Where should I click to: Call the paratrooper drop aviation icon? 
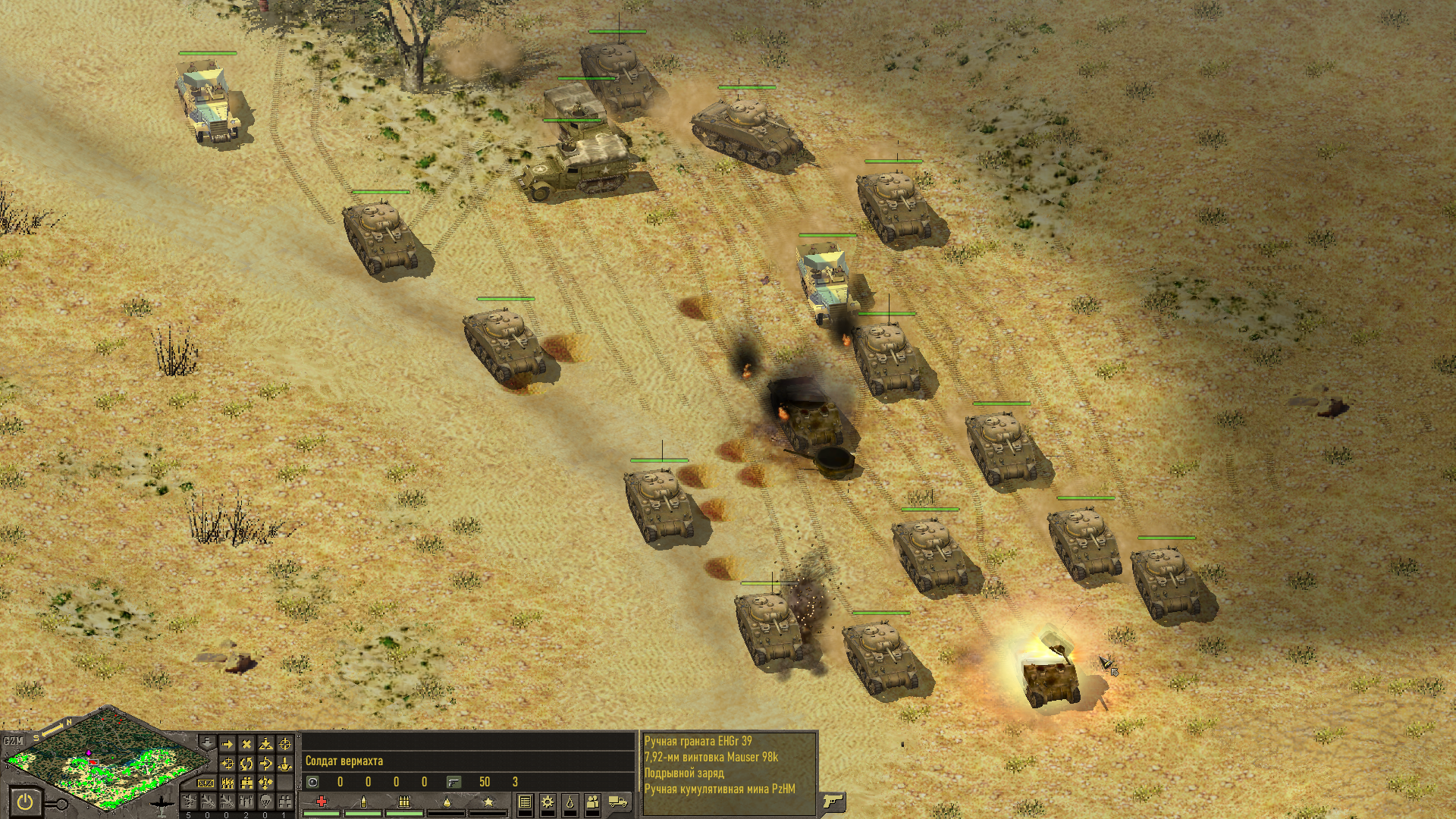[265, 802]
